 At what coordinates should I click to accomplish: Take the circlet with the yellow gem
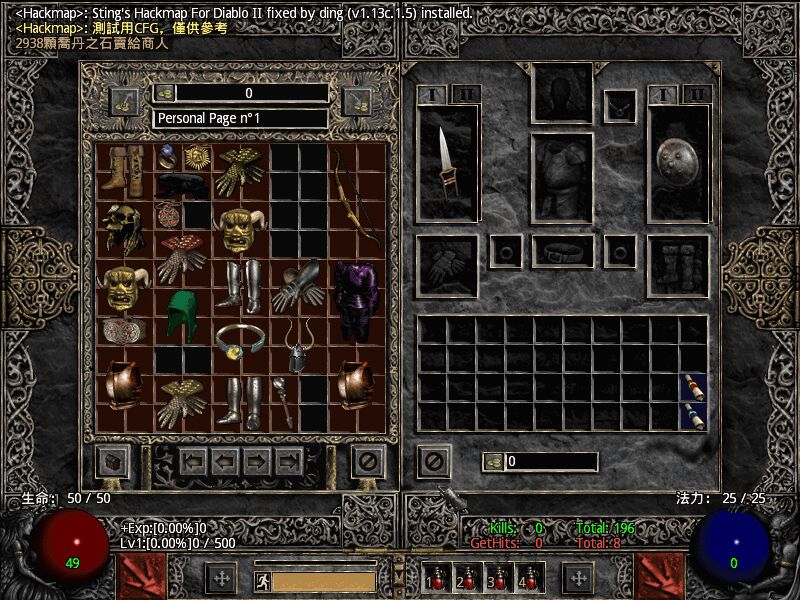pyautogui.click(x=240, y=340)
